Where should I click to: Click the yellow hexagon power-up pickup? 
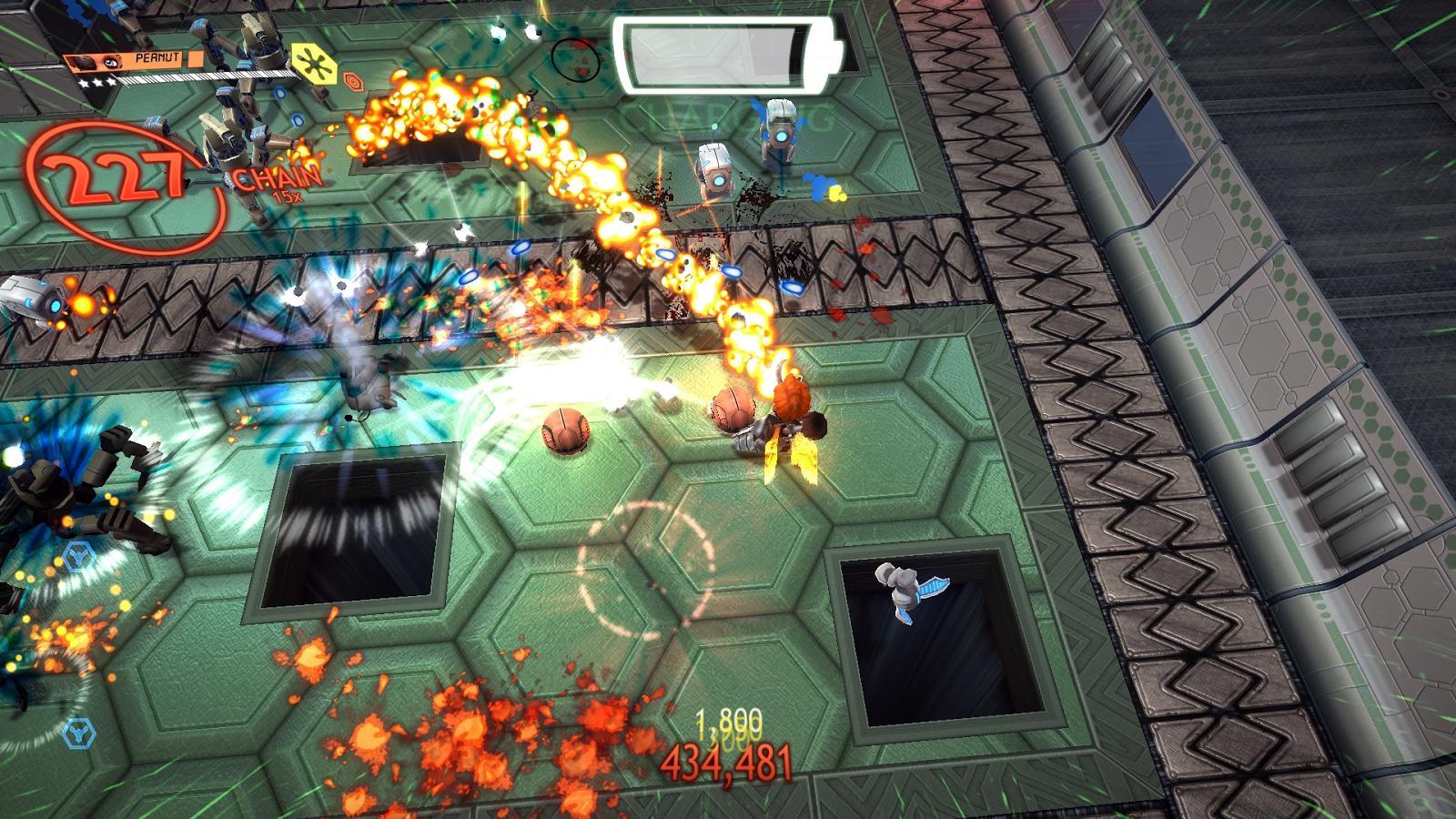(316, 64)
